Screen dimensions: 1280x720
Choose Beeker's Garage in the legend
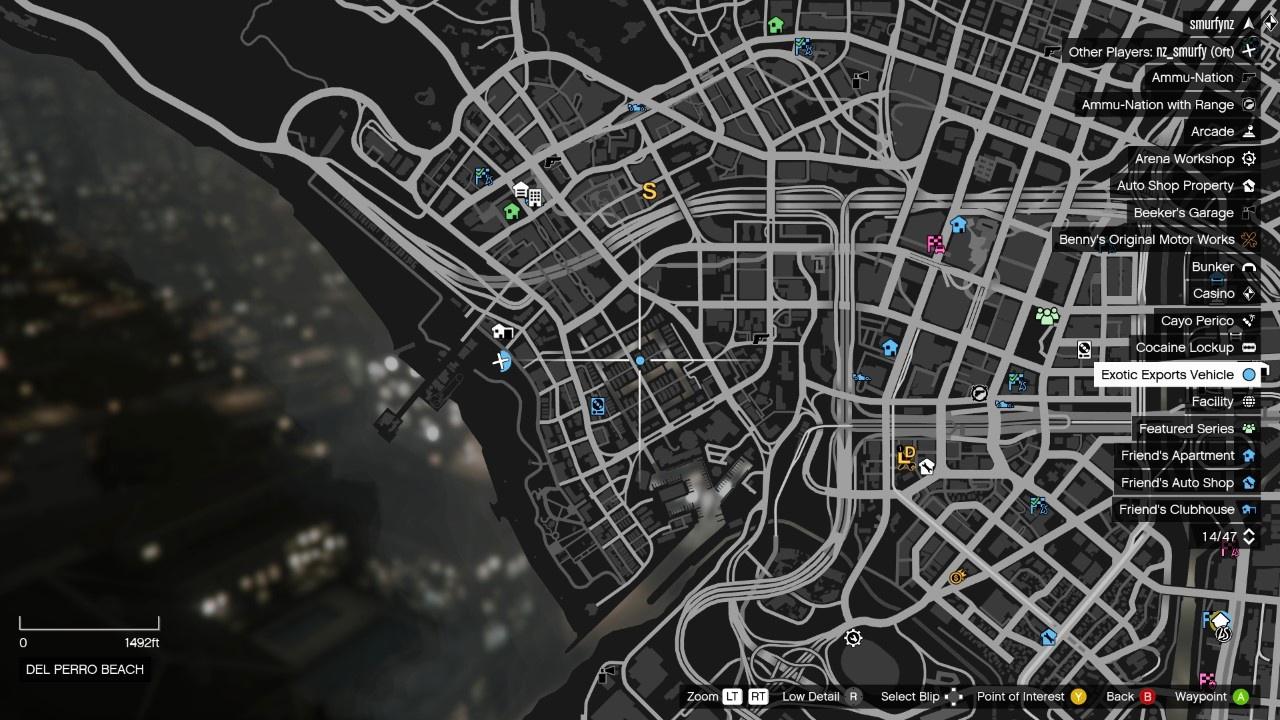(x=1183, y=213)
